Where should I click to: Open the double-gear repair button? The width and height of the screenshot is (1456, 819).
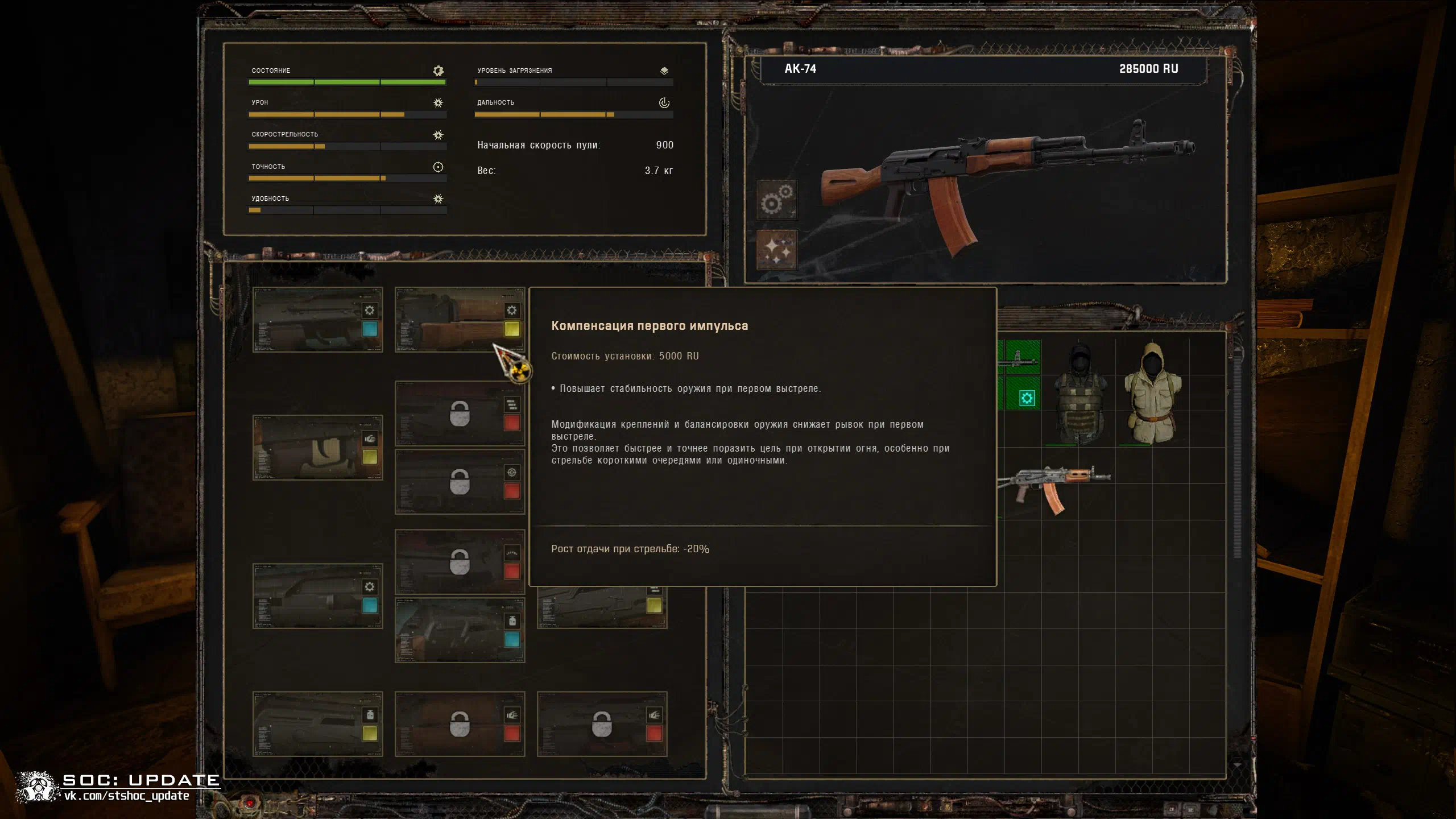(777, 199)
